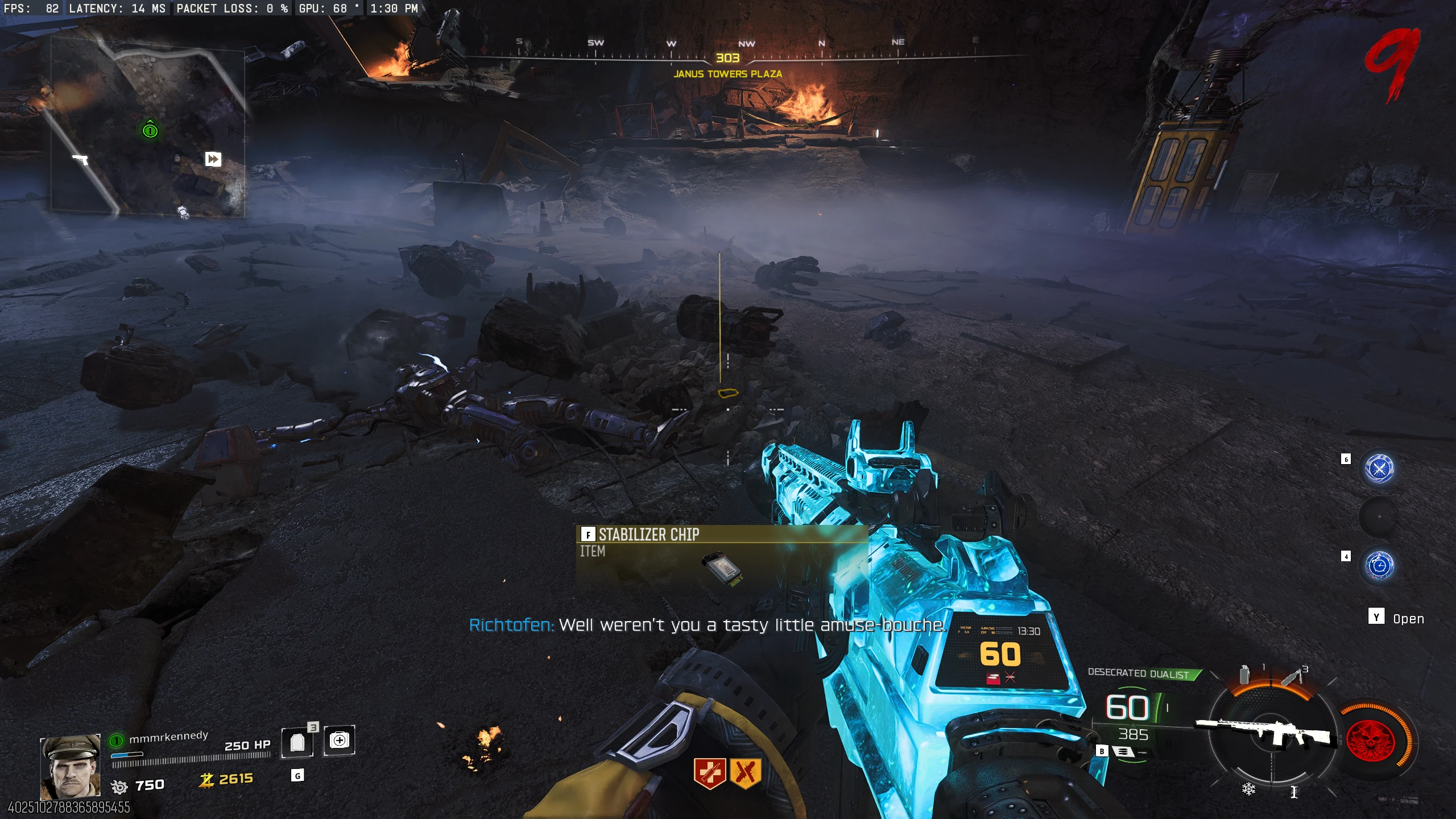Select the pistol icon on the minimap
This screenshot has width=1456, height=819.
point(81,159)
